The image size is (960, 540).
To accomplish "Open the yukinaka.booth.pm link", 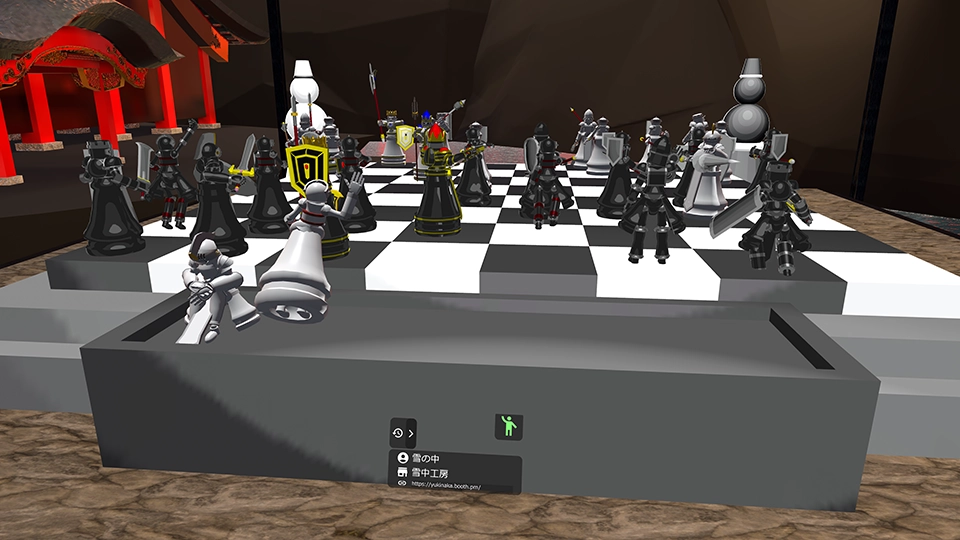I will [446, 486].
